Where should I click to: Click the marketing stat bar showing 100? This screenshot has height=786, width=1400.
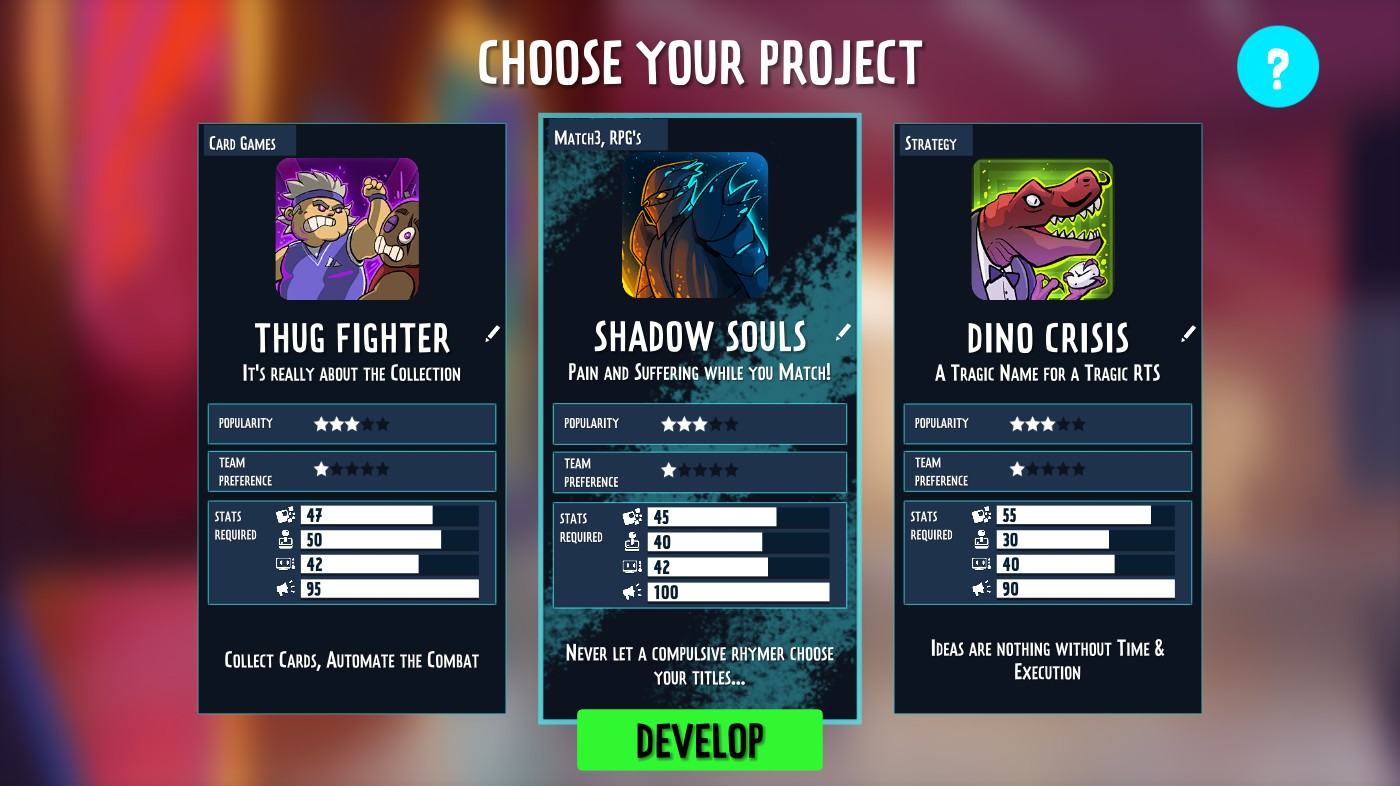(740, 591)
